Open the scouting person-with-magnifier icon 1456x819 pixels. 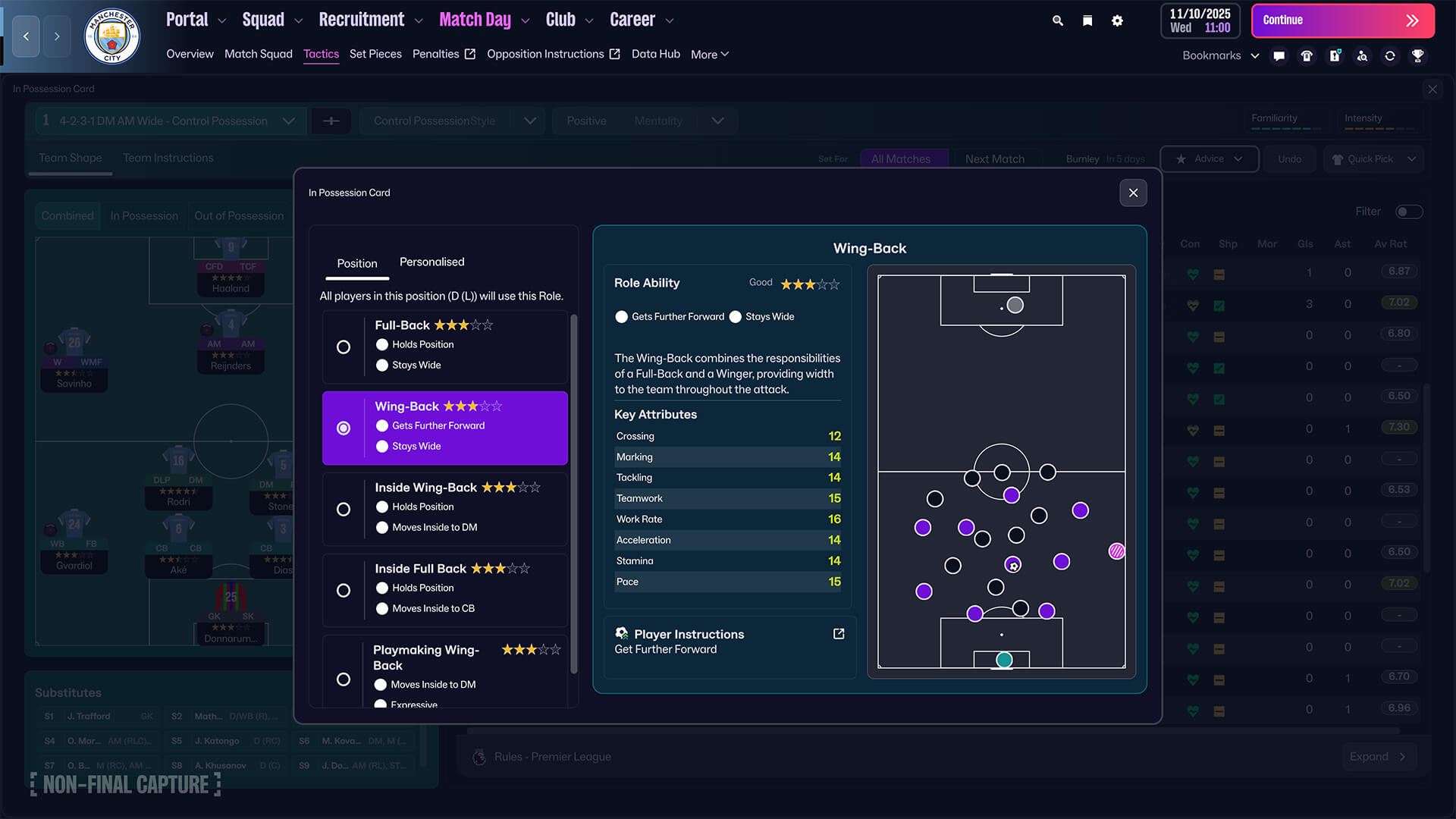click(x=1363, y=55)
